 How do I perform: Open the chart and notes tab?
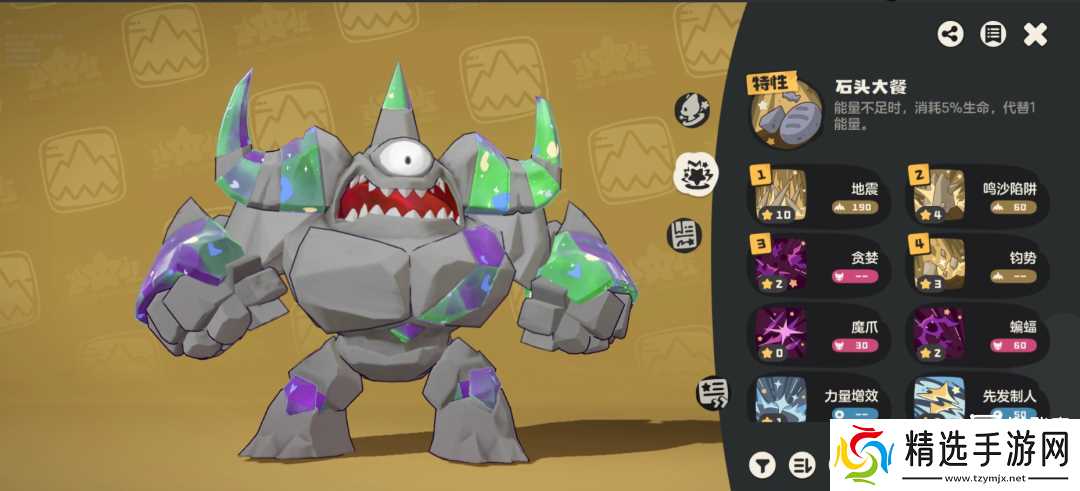click(x=684, y=235)
